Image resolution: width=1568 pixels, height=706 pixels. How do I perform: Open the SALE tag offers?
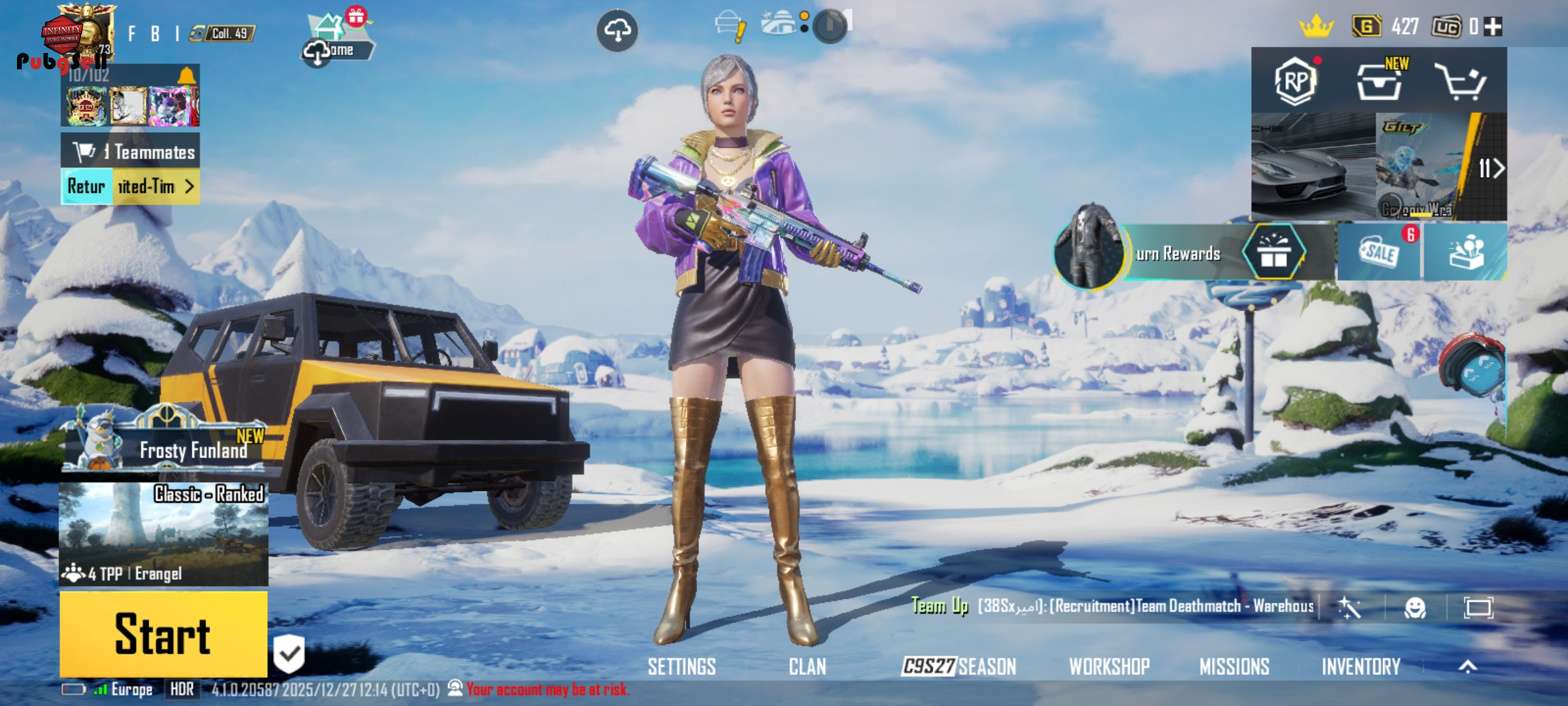click(1379, 252)
